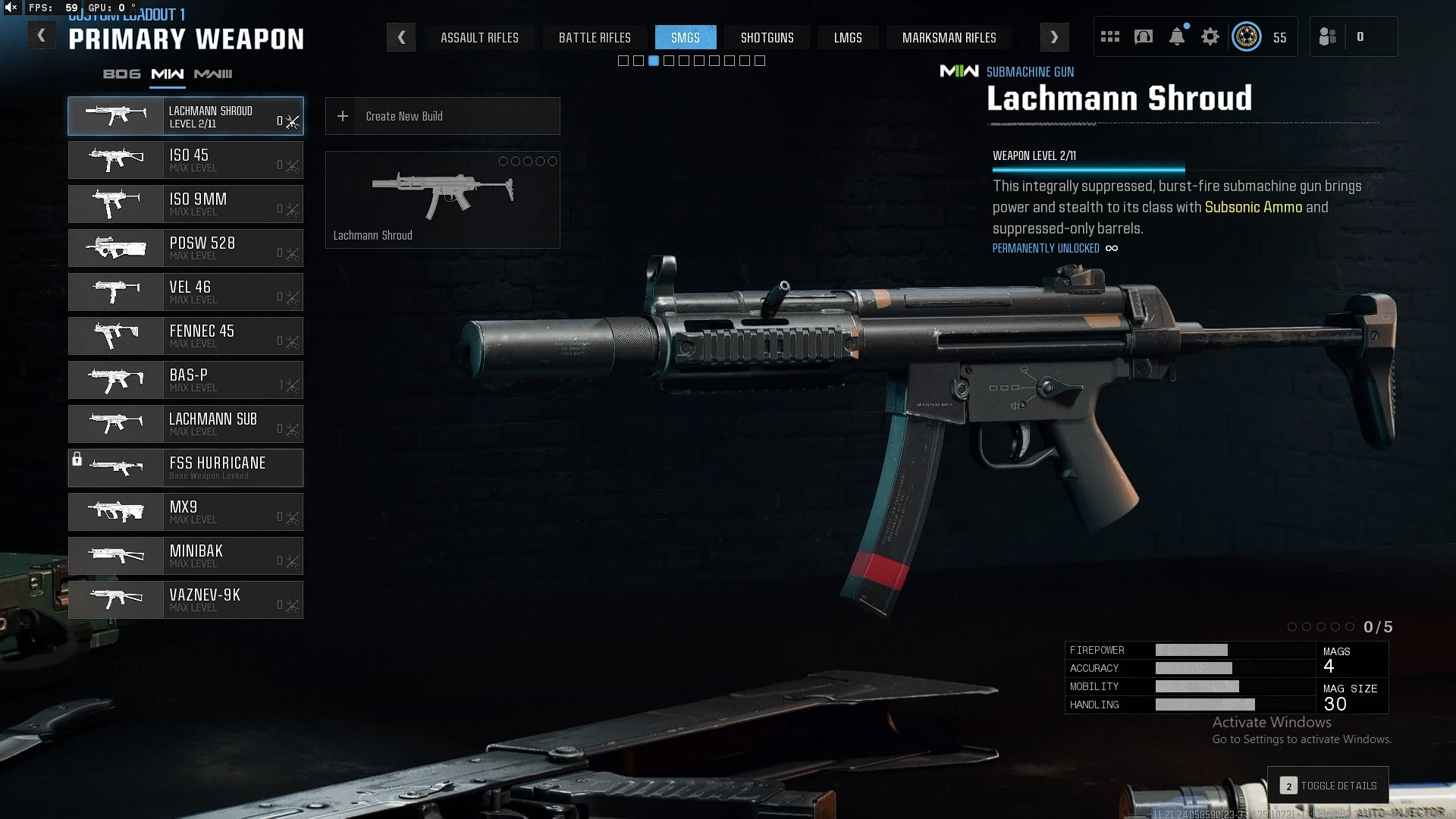
Task: Select the locked FSS Hurricane entry
Action: tap(186, 468)
